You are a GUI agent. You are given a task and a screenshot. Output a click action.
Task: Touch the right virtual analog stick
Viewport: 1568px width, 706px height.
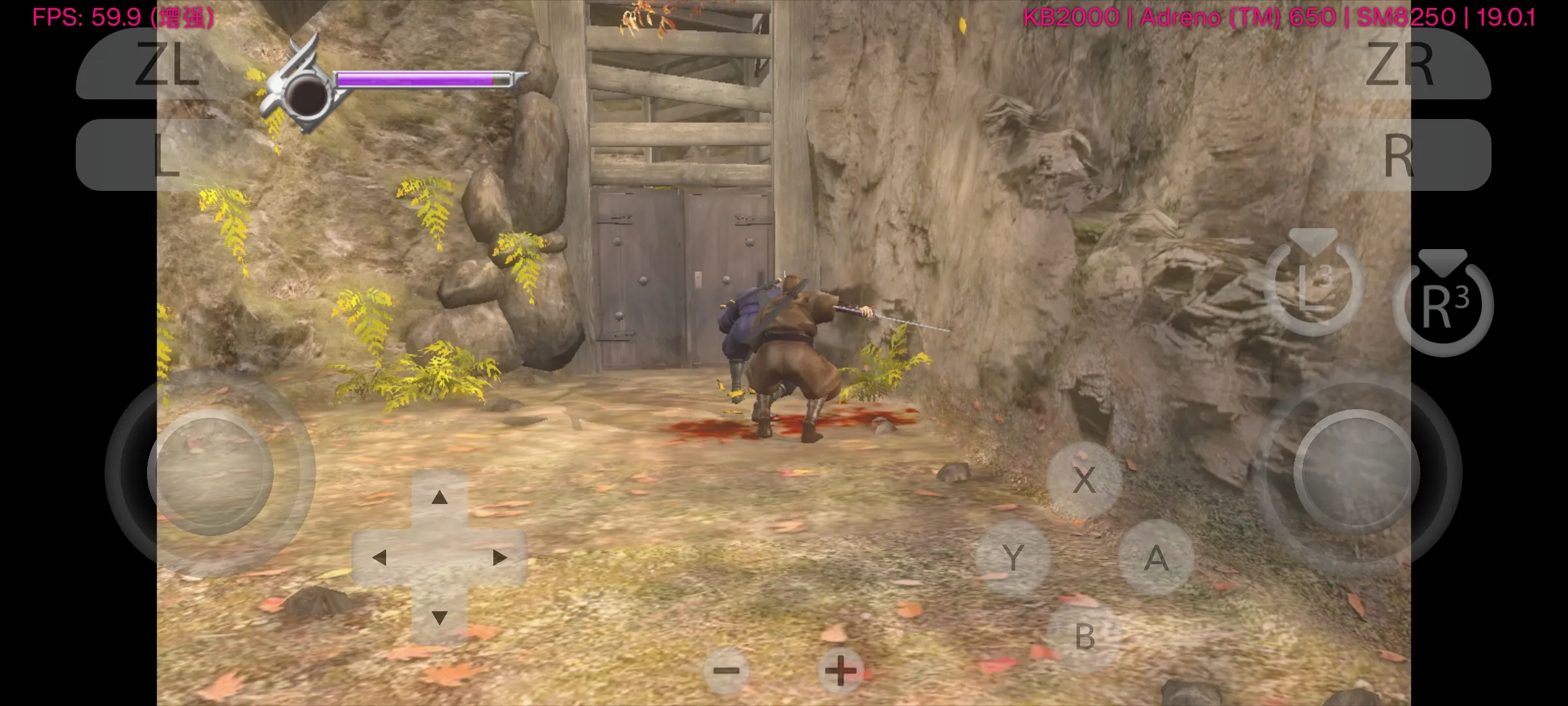(1357, 473)
